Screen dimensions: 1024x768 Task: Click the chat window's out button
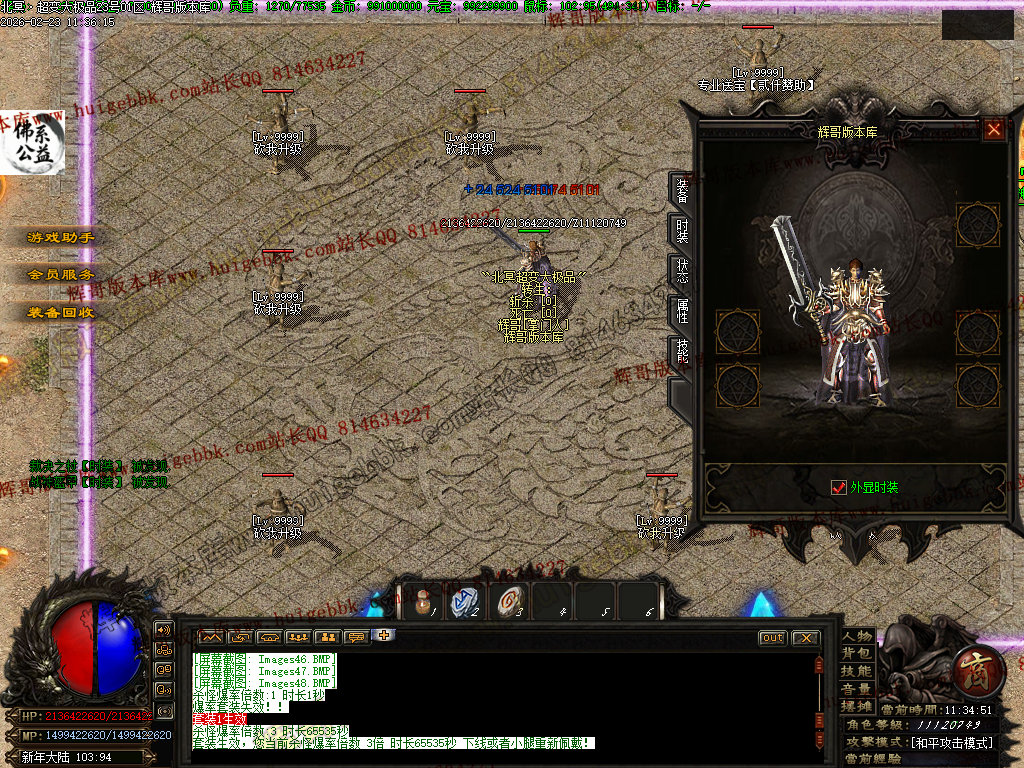click(773, 638)
